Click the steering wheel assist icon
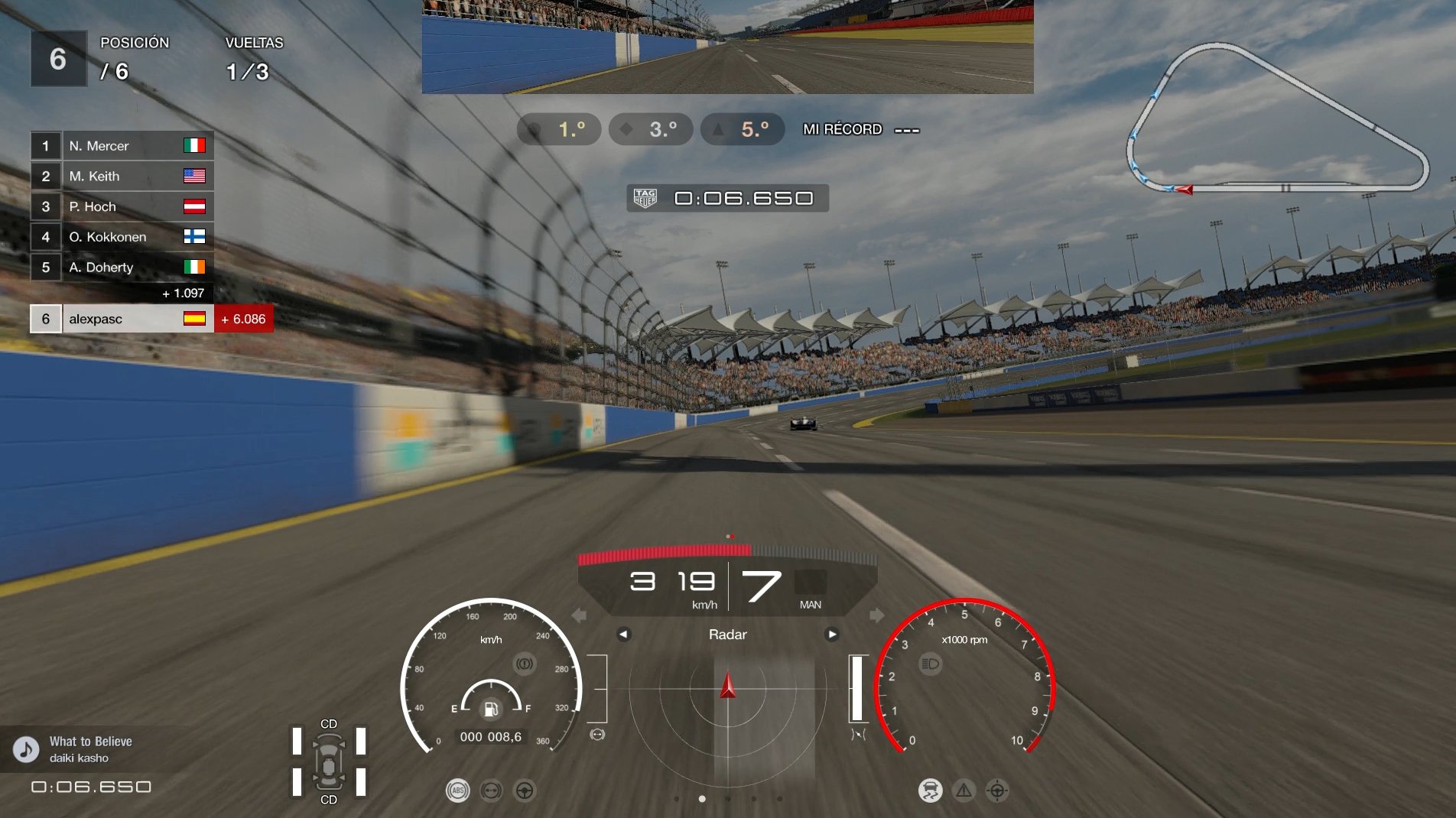 click(525, 790)
